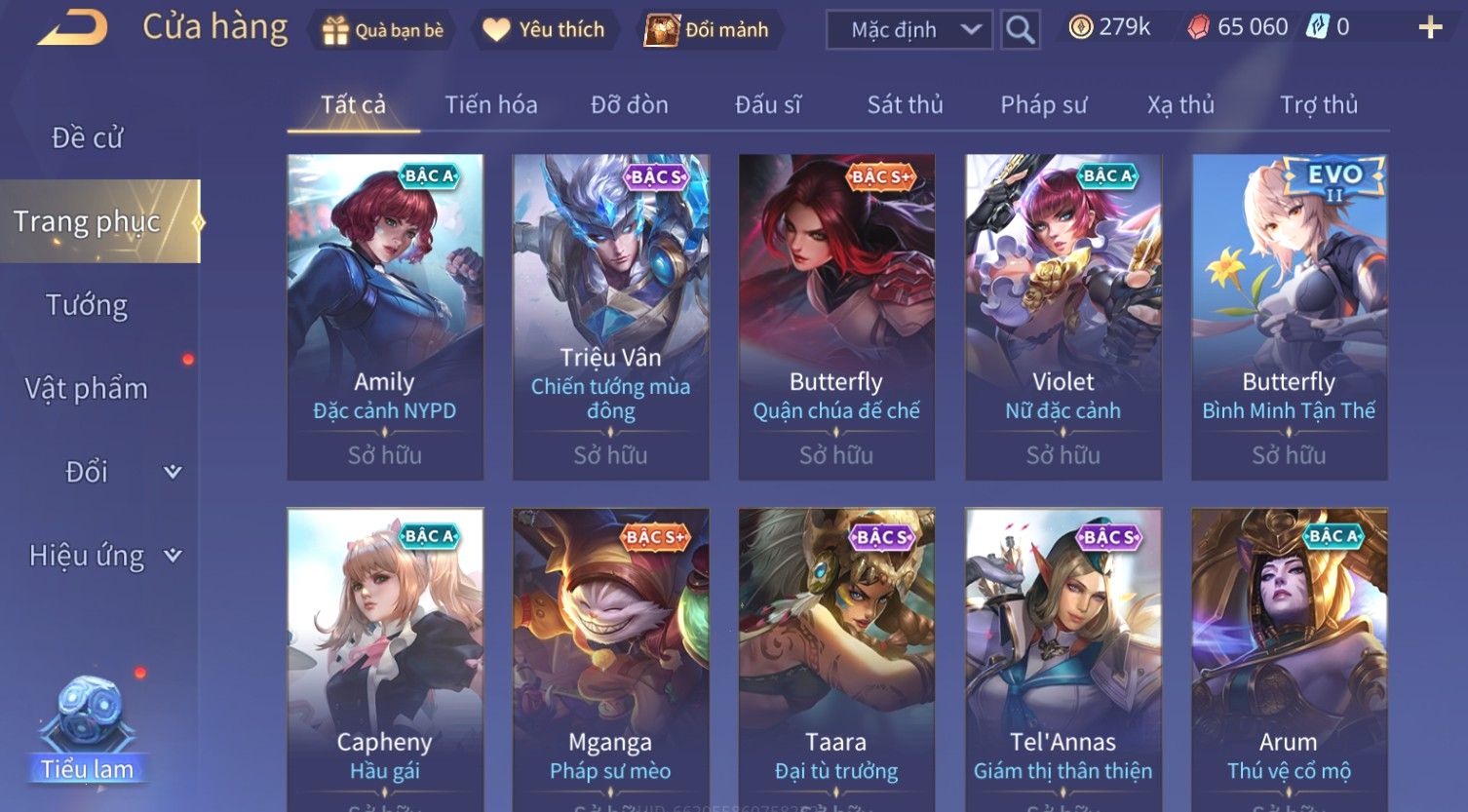Open the Yêu thích favorites list
This screenshot has height=812, width=1468.
pos(544,30)
